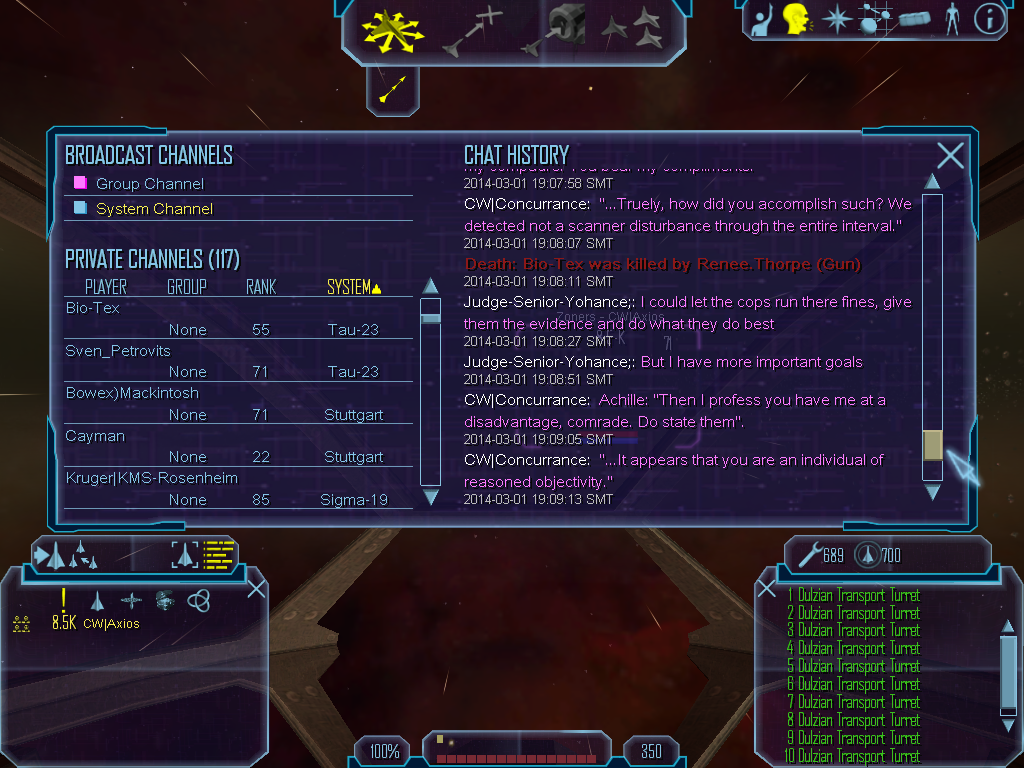
Task: Close the weapons list panel
Action: click(767, 589)
